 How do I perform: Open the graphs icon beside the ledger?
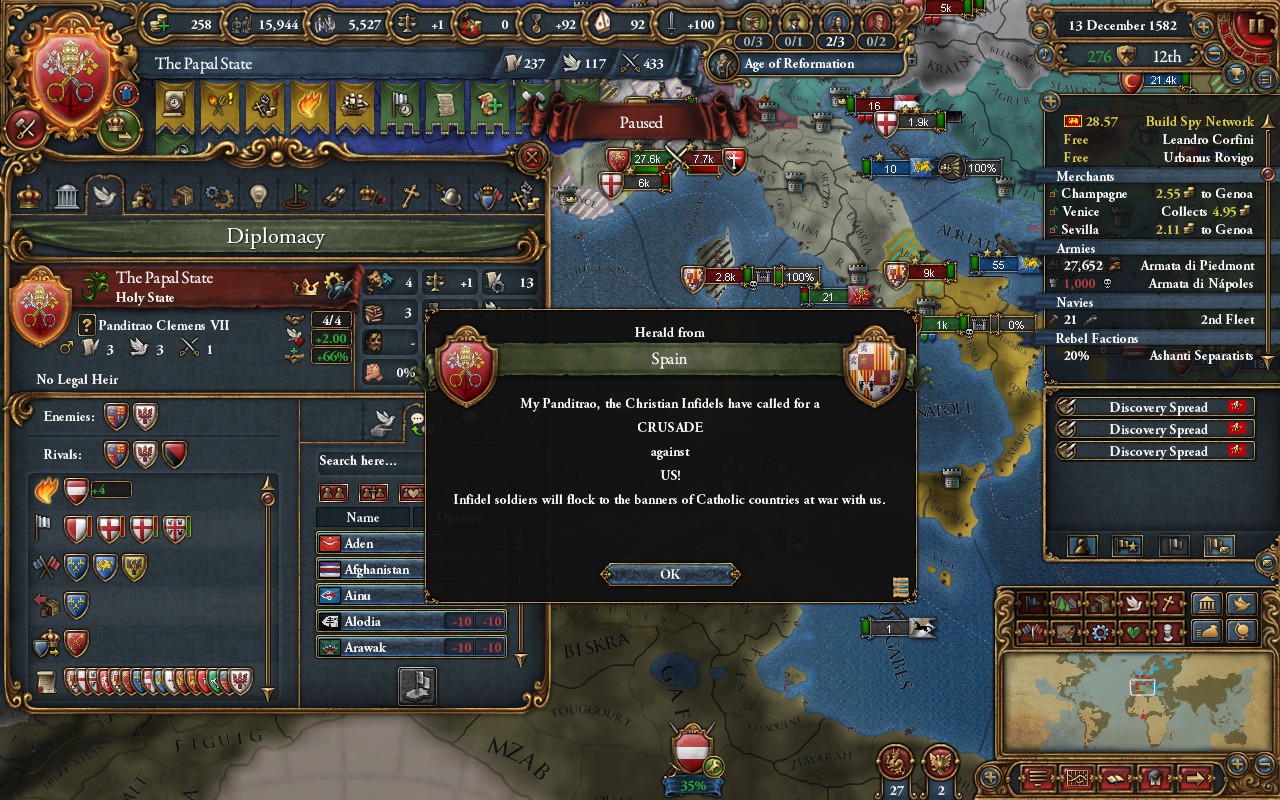point(1077,779)
